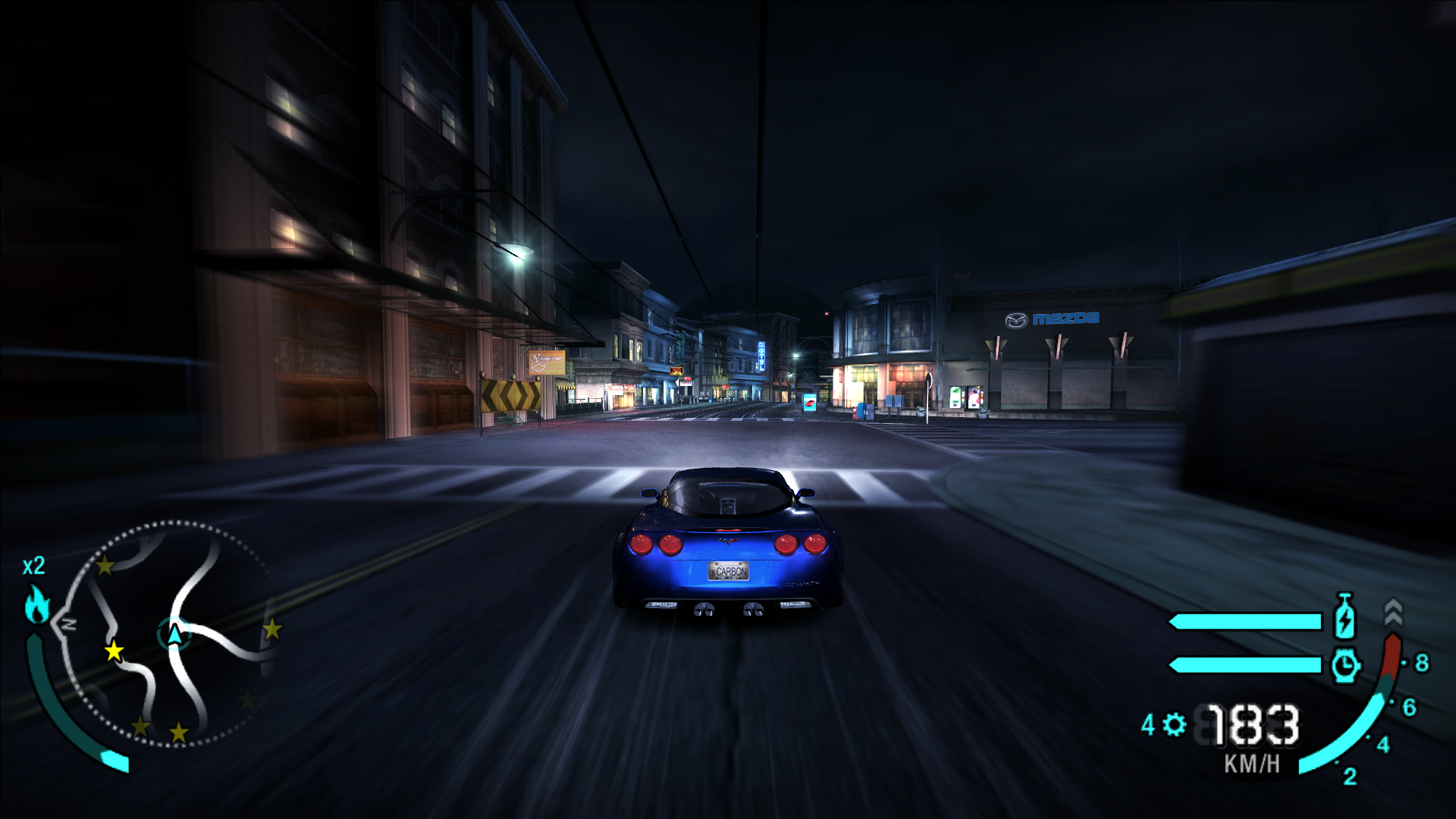Click the compass N marker on the minimap
Image resolution: width=1456 pixels, height=819 pixels.
click(67, 623)
